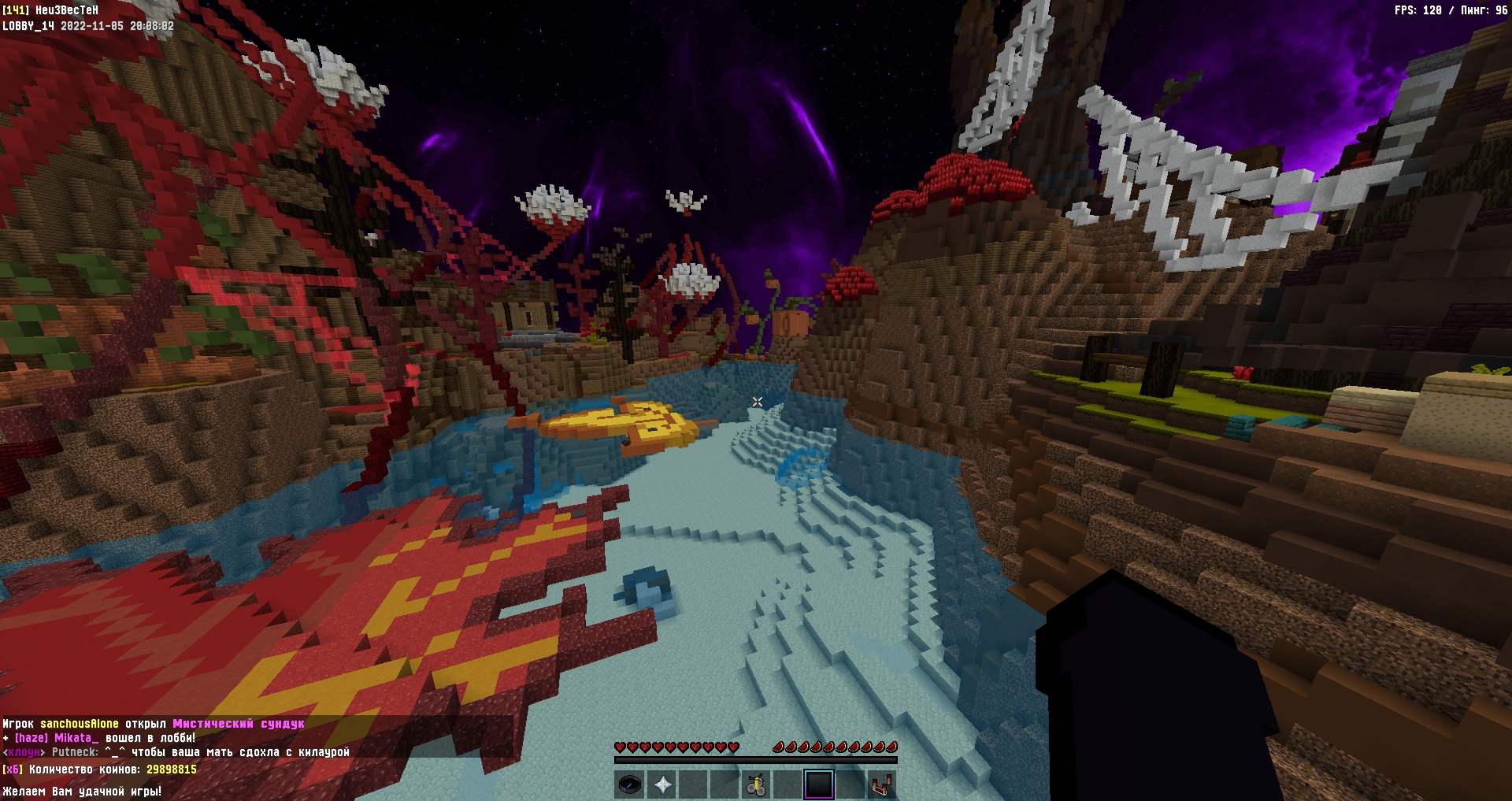Image resolution: width=1512 pixels, height=801 pixels.
Task: Select the bicycle item in the hotbar
Action: pos(756,784)
